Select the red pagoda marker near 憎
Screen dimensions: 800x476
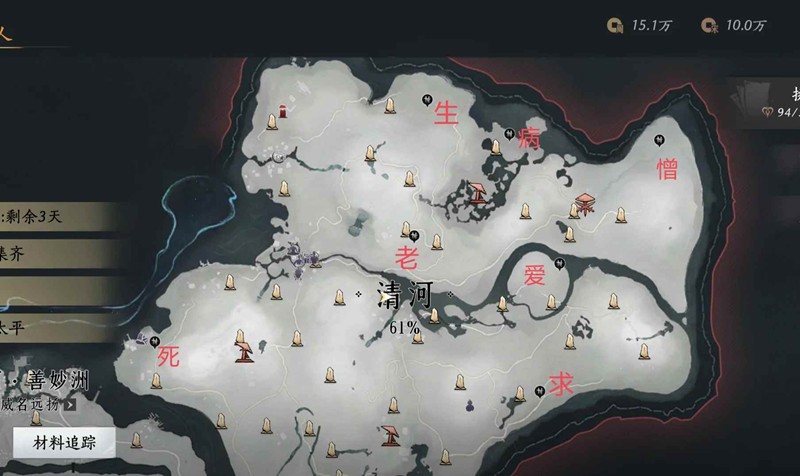click(x=585, y=201)
